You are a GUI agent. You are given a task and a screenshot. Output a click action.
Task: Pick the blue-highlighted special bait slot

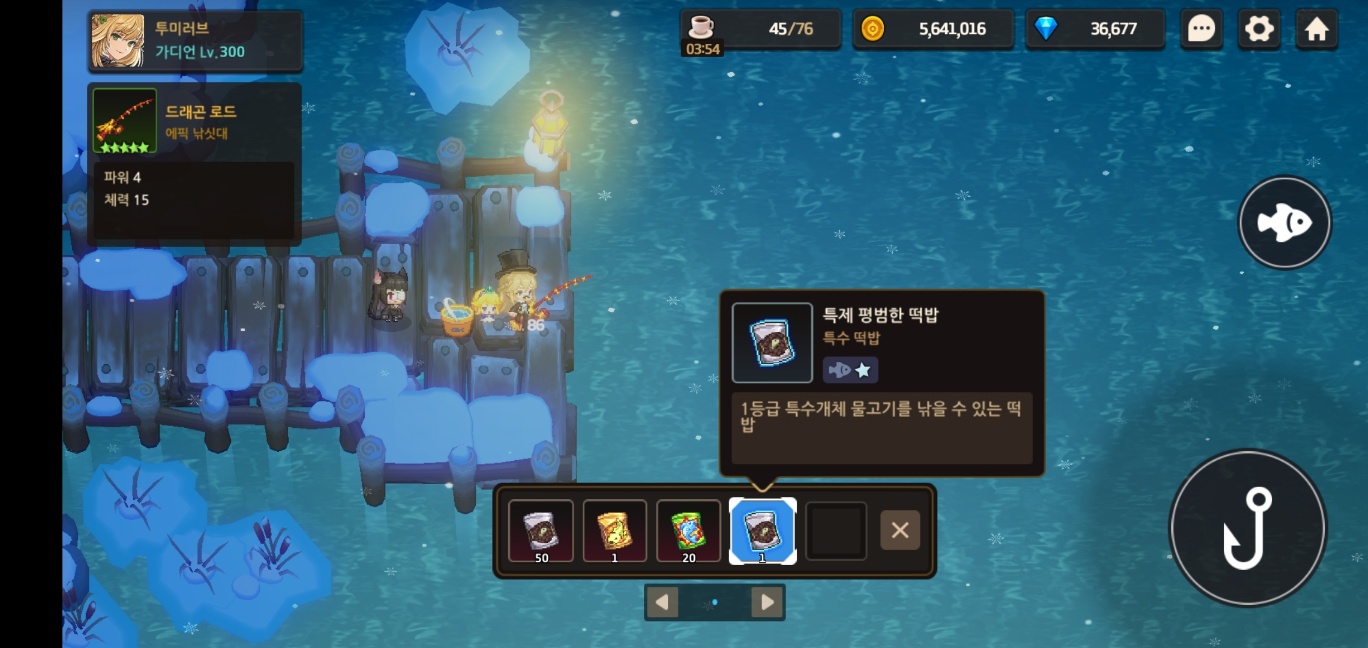pyautogui.click(x=762, y=530)
